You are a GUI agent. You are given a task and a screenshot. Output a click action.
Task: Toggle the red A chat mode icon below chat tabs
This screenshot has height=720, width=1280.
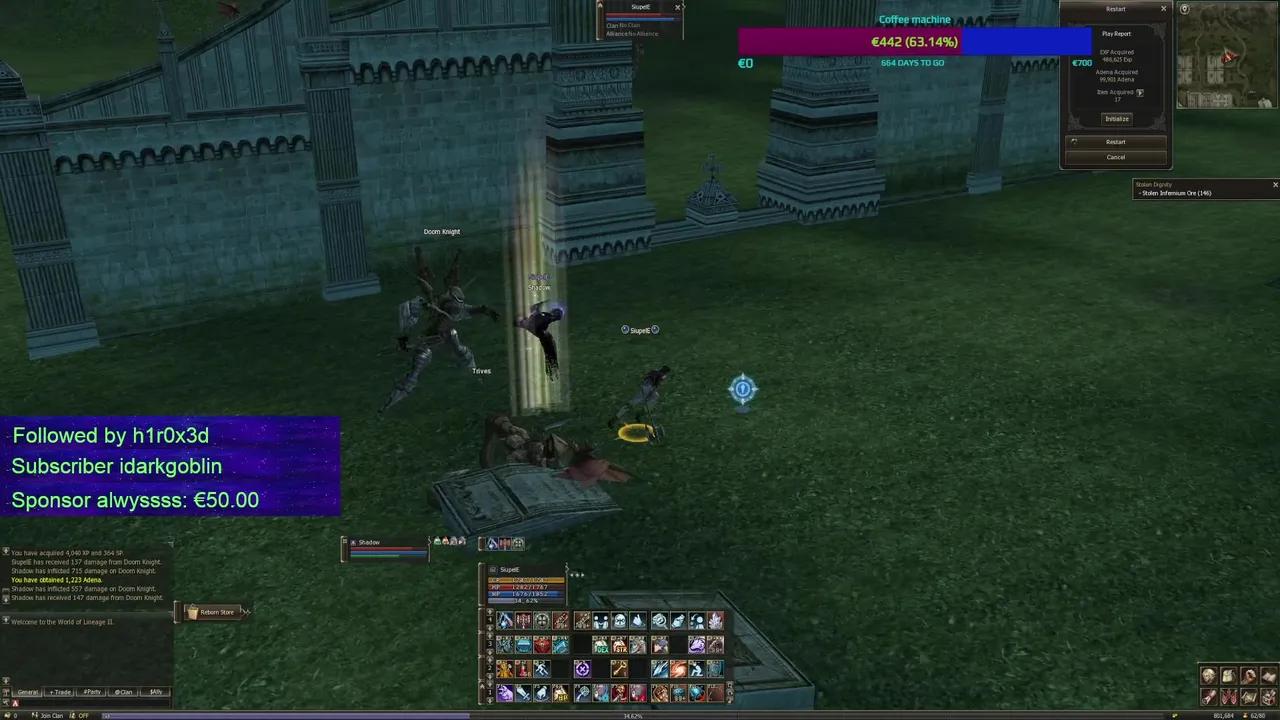tap(15, 703)
